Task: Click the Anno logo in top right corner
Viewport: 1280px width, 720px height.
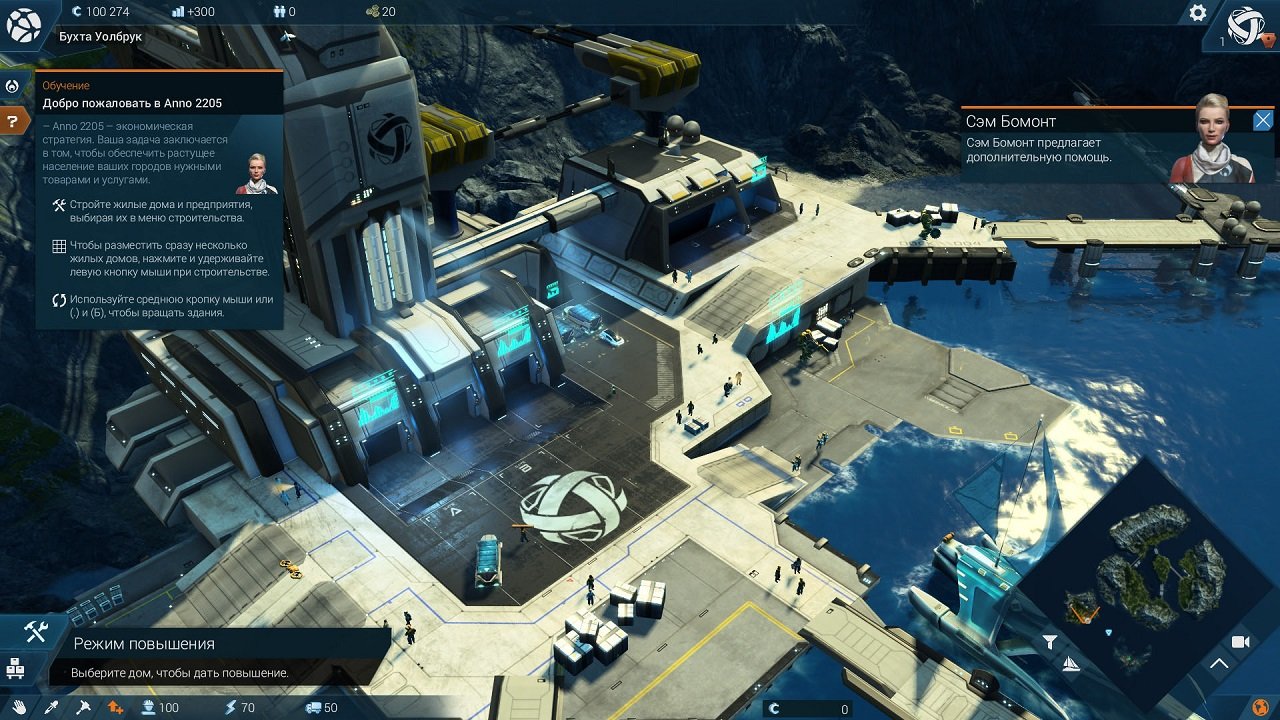Action: pyautogui.click(x=1248, y=25)
